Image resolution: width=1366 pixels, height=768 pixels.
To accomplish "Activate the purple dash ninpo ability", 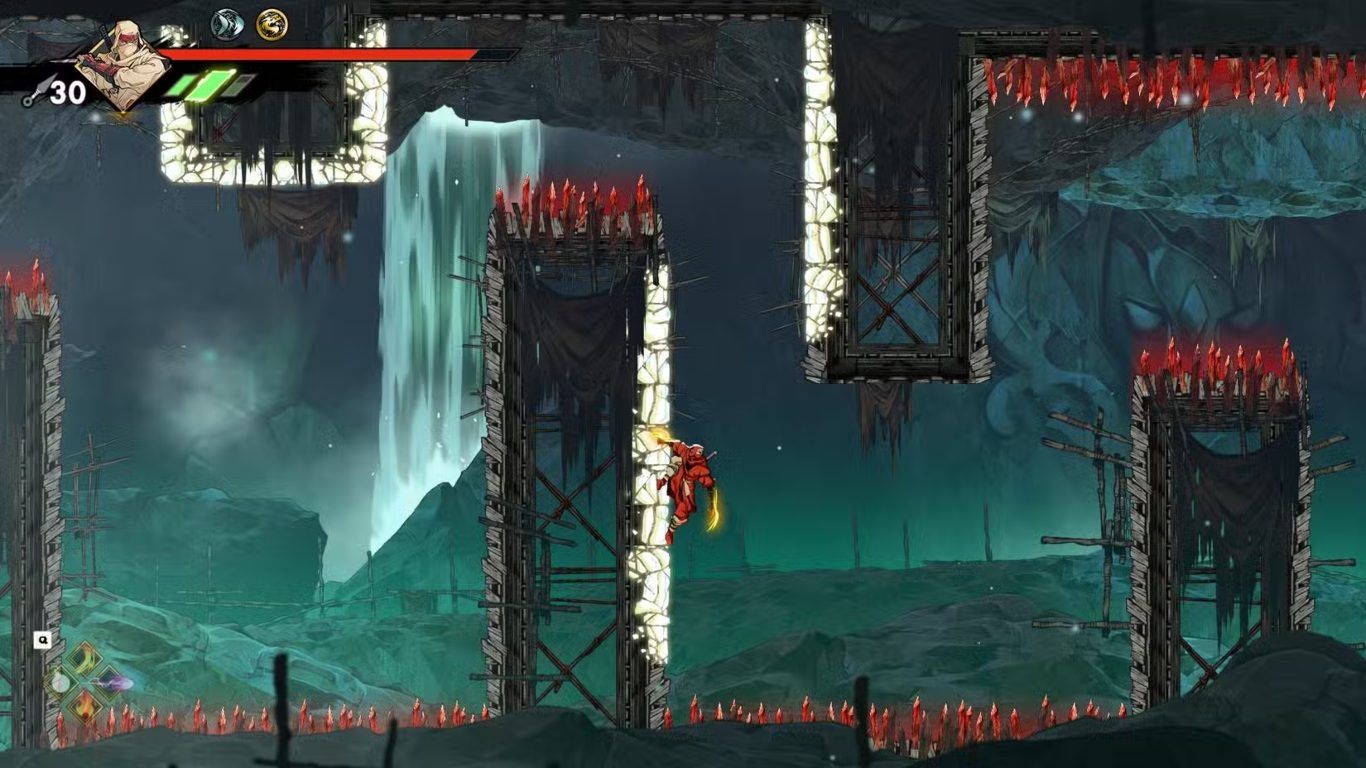I will click(x=113, y=684).
